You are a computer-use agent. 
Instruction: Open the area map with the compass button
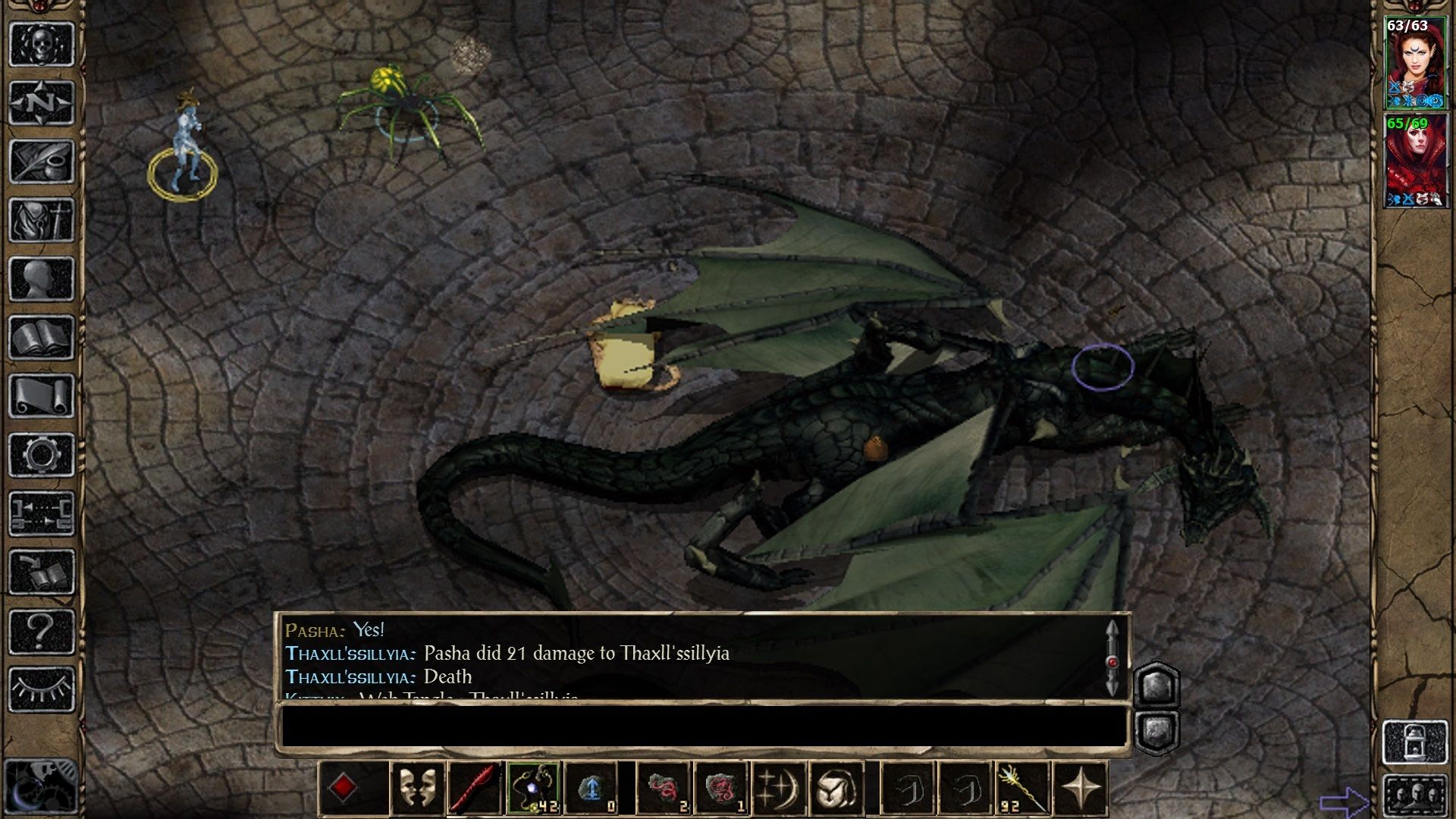41,102
